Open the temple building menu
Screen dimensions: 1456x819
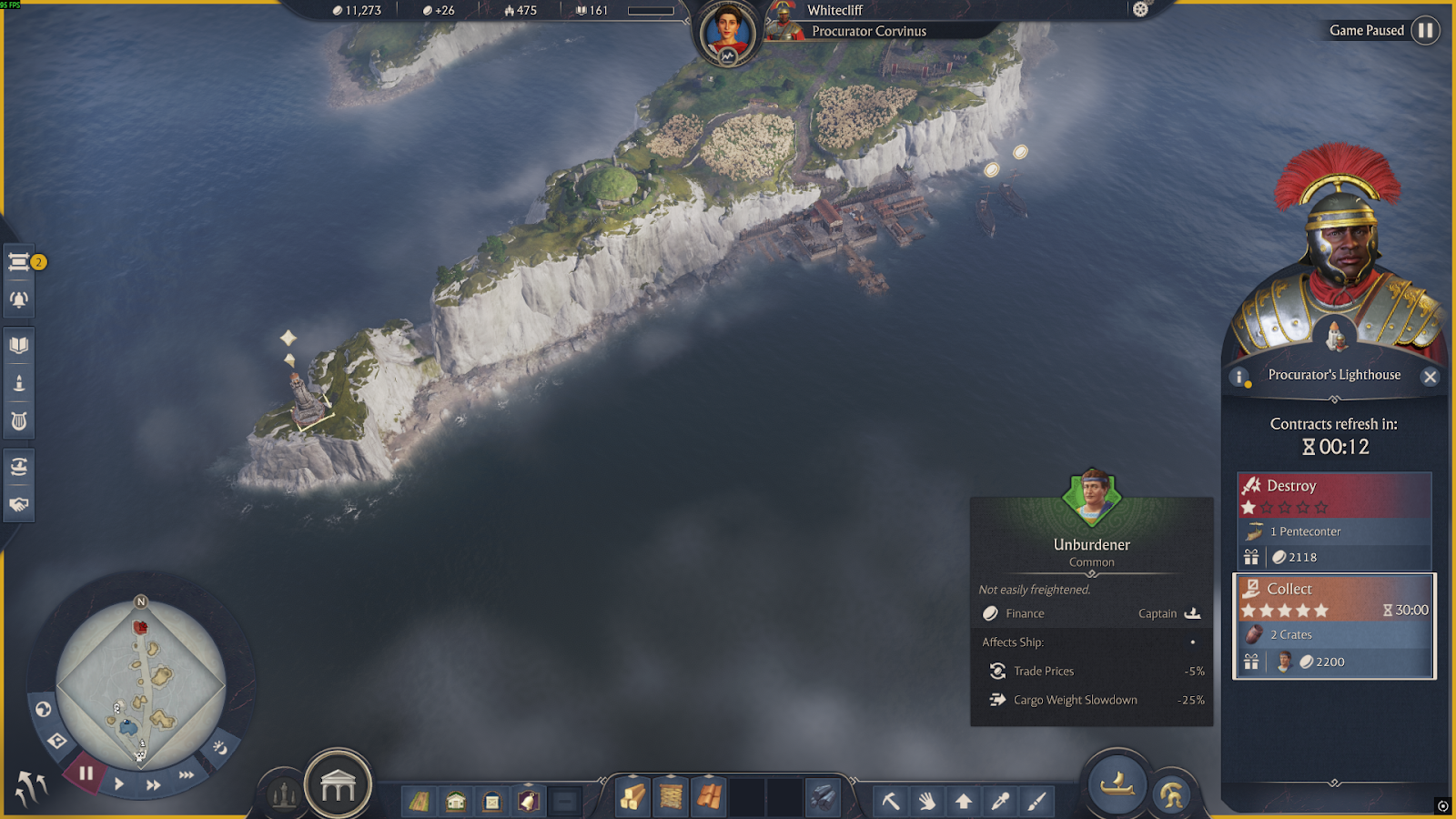point(338,784)
